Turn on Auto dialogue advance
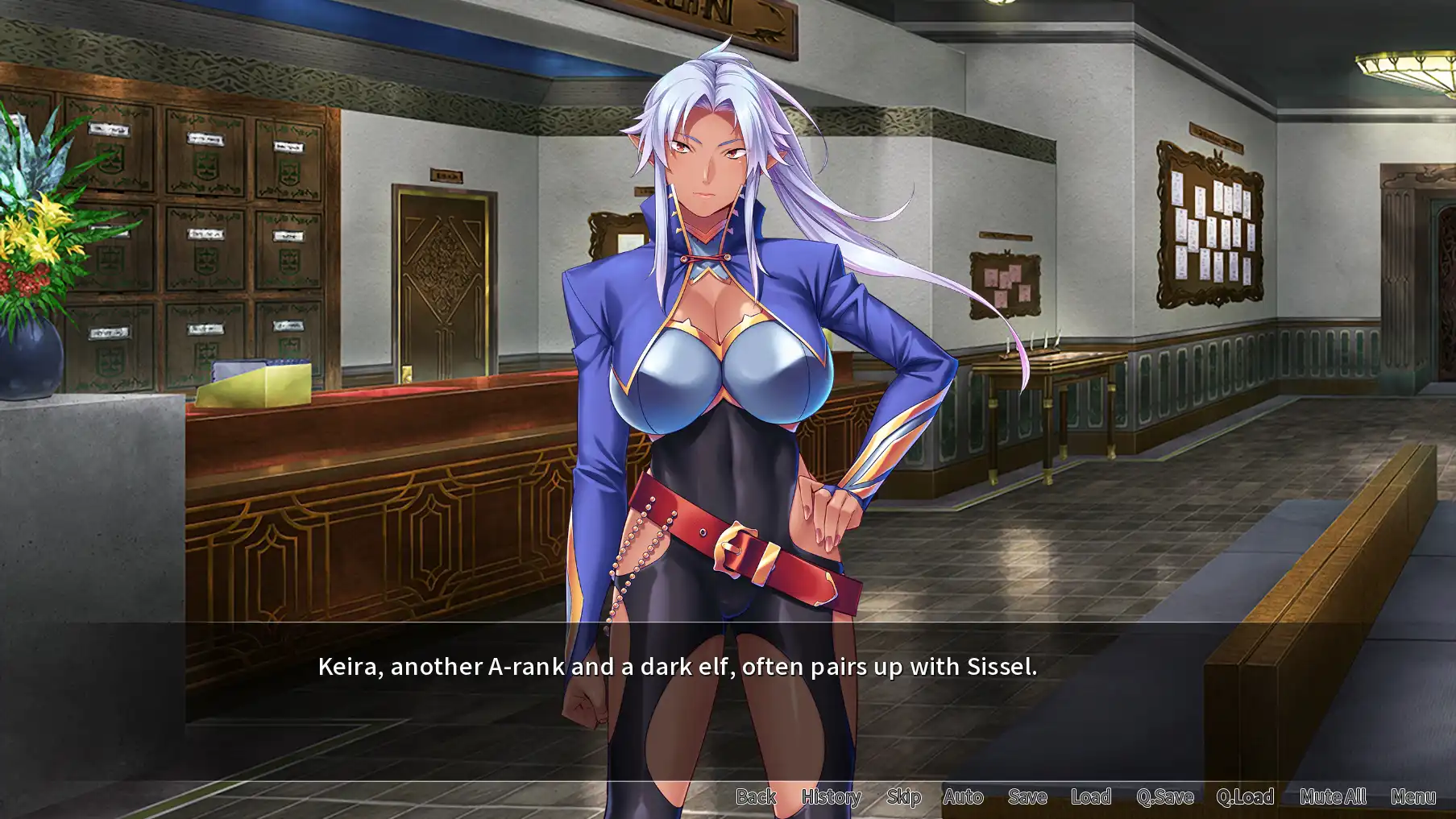The height and width of the screenshot is (819, 1456). [963, 796]
